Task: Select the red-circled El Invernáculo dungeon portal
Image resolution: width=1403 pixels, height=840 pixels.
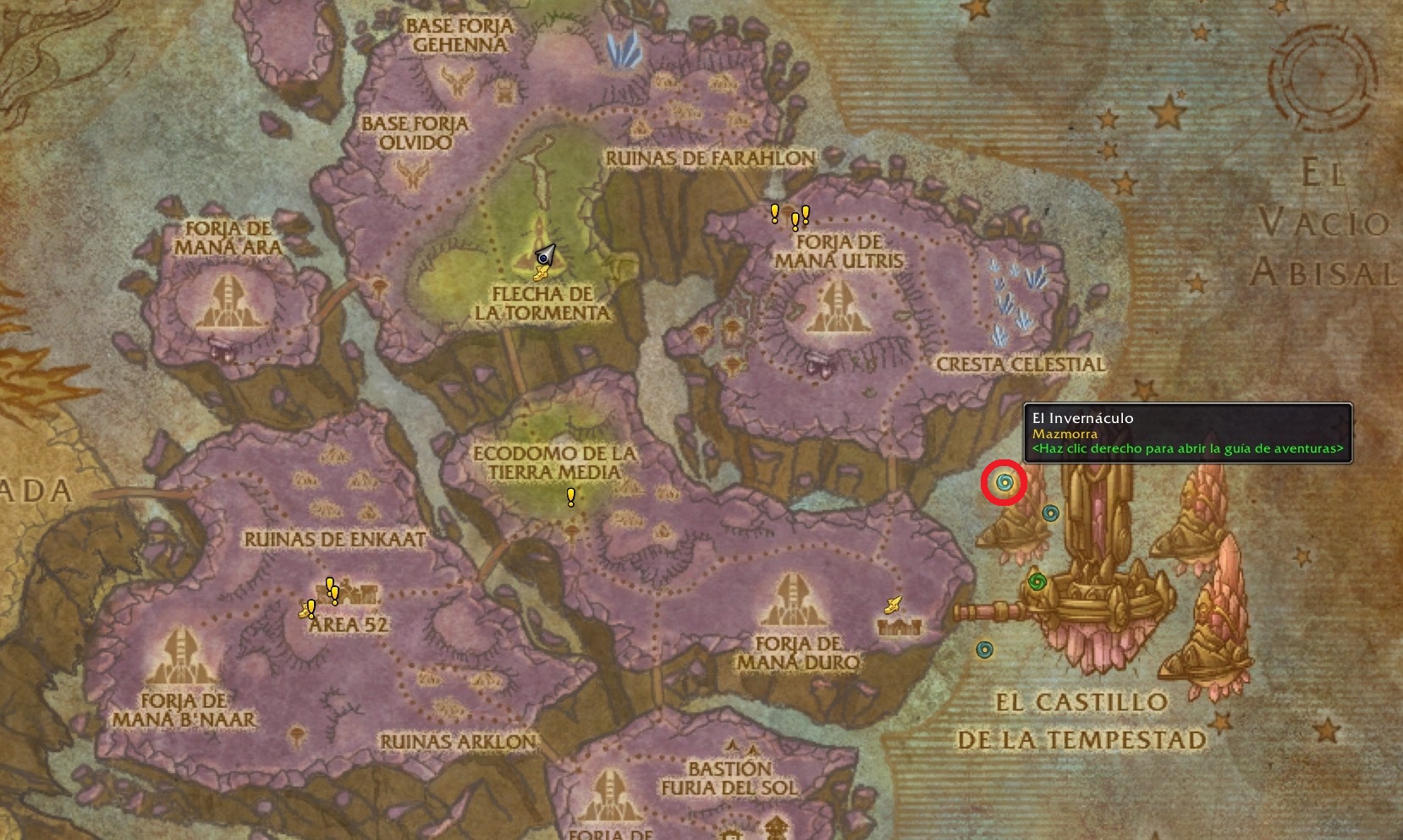Action: [x=1004, y=483]
